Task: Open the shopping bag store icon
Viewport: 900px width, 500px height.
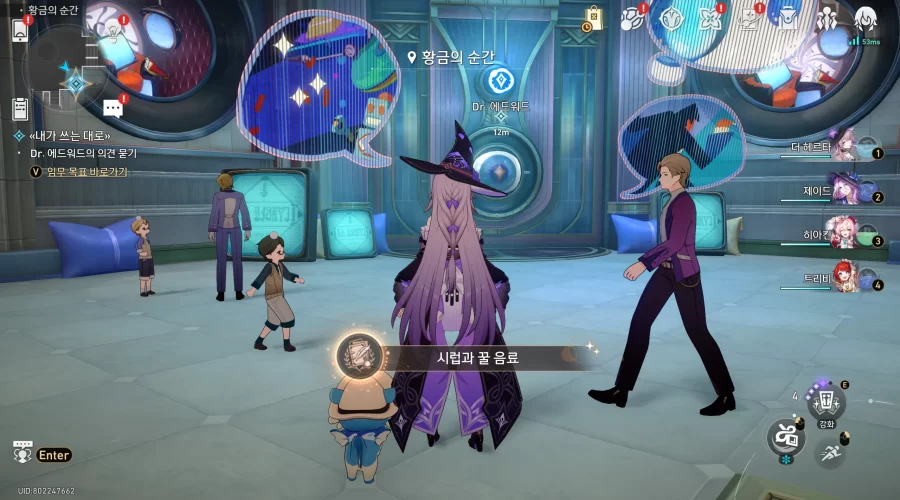Action: [x=593, y=19]
